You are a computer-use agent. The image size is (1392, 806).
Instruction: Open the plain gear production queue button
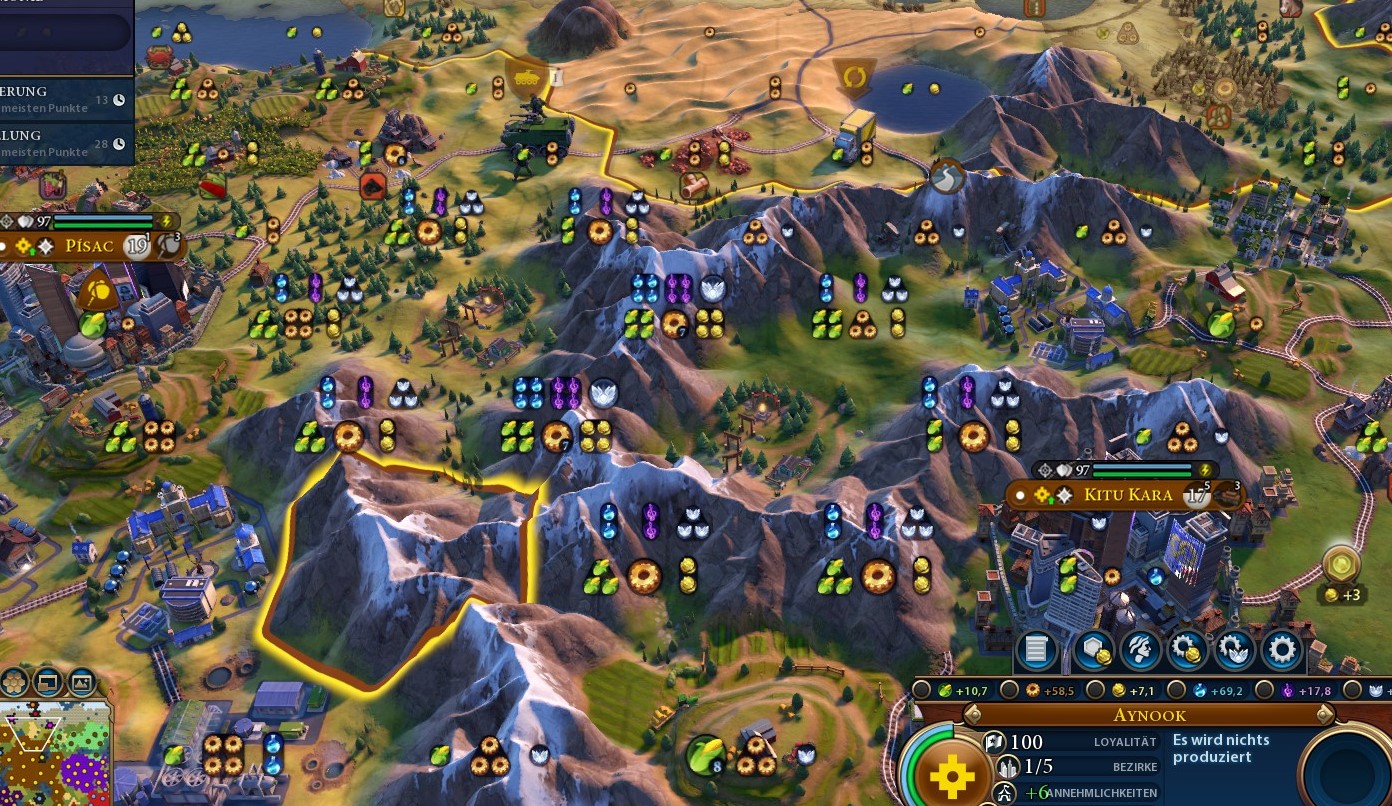point(1282,651)
